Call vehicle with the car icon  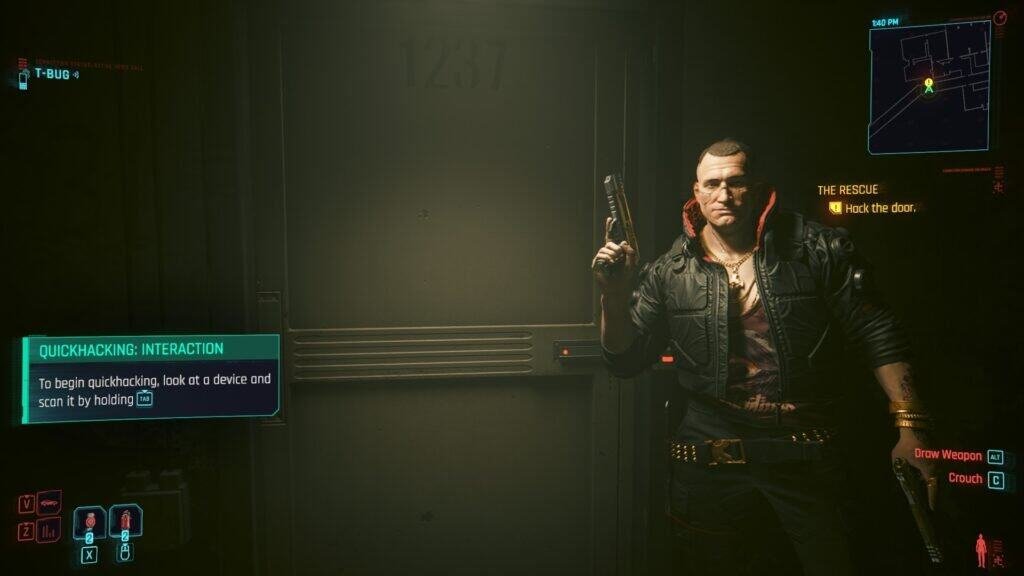[49, 502]
